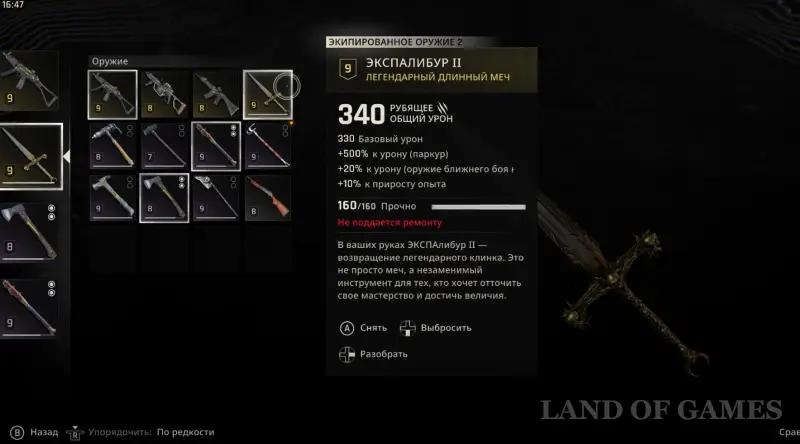Select the level 7 sledgehammer slot

click(x=164, y=146)
